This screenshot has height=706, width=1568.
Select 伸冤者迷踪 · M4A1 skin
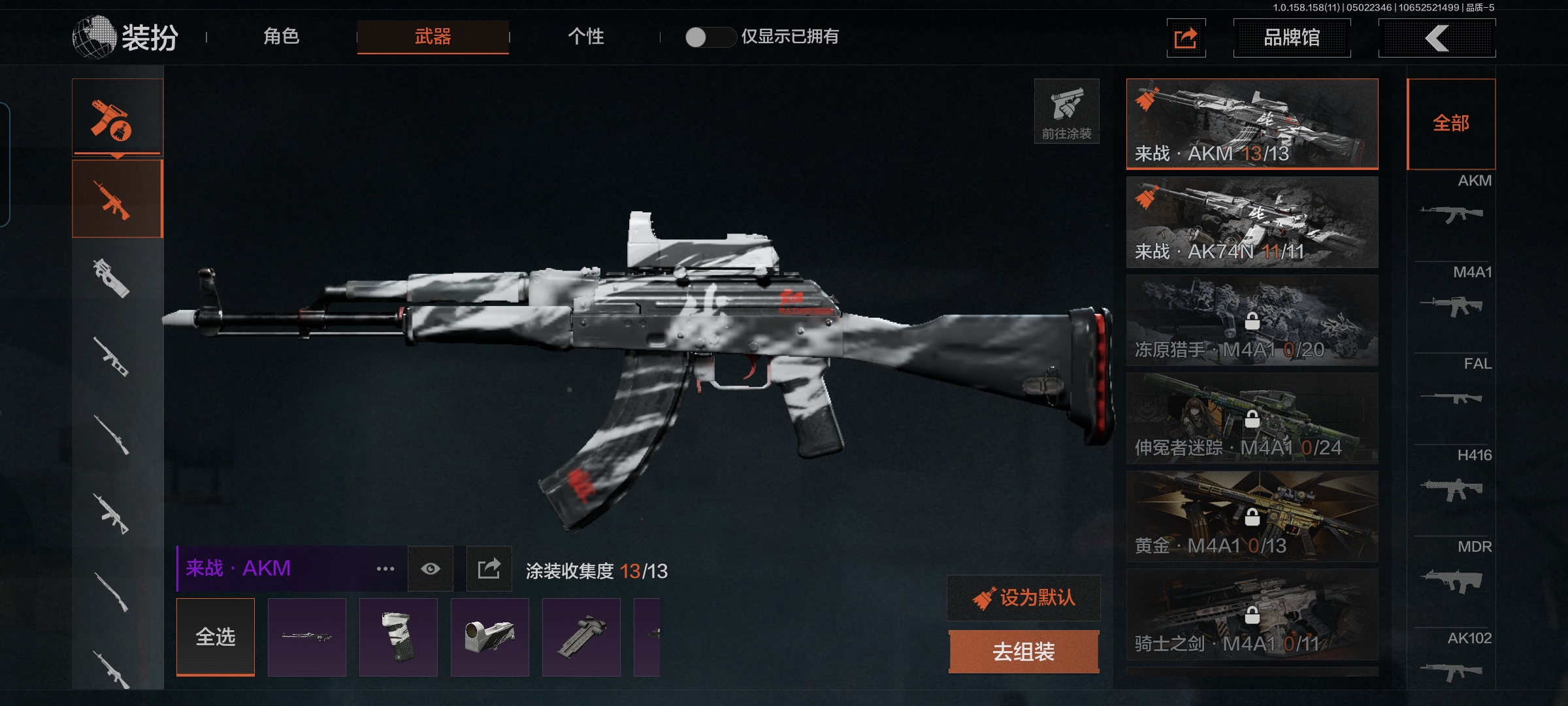point(1252,418)
